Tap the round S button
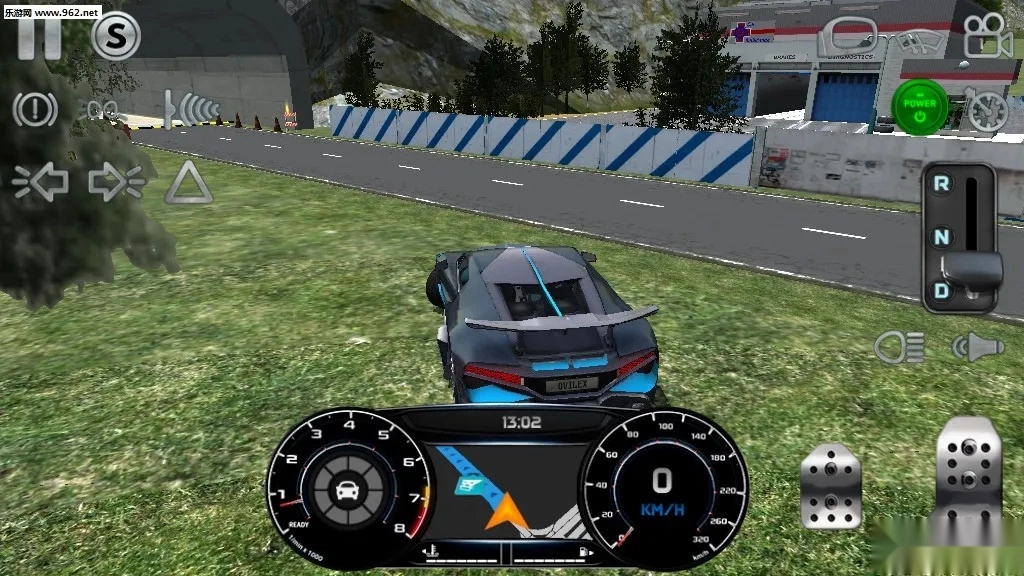Screen dimensions: 1024x576 [x=116, y=37]
